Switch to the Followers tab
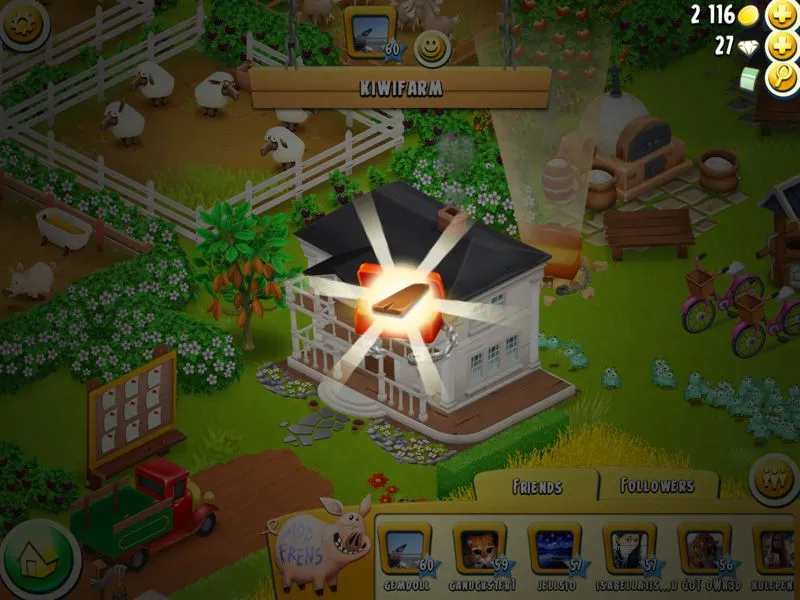 [658, 486]
